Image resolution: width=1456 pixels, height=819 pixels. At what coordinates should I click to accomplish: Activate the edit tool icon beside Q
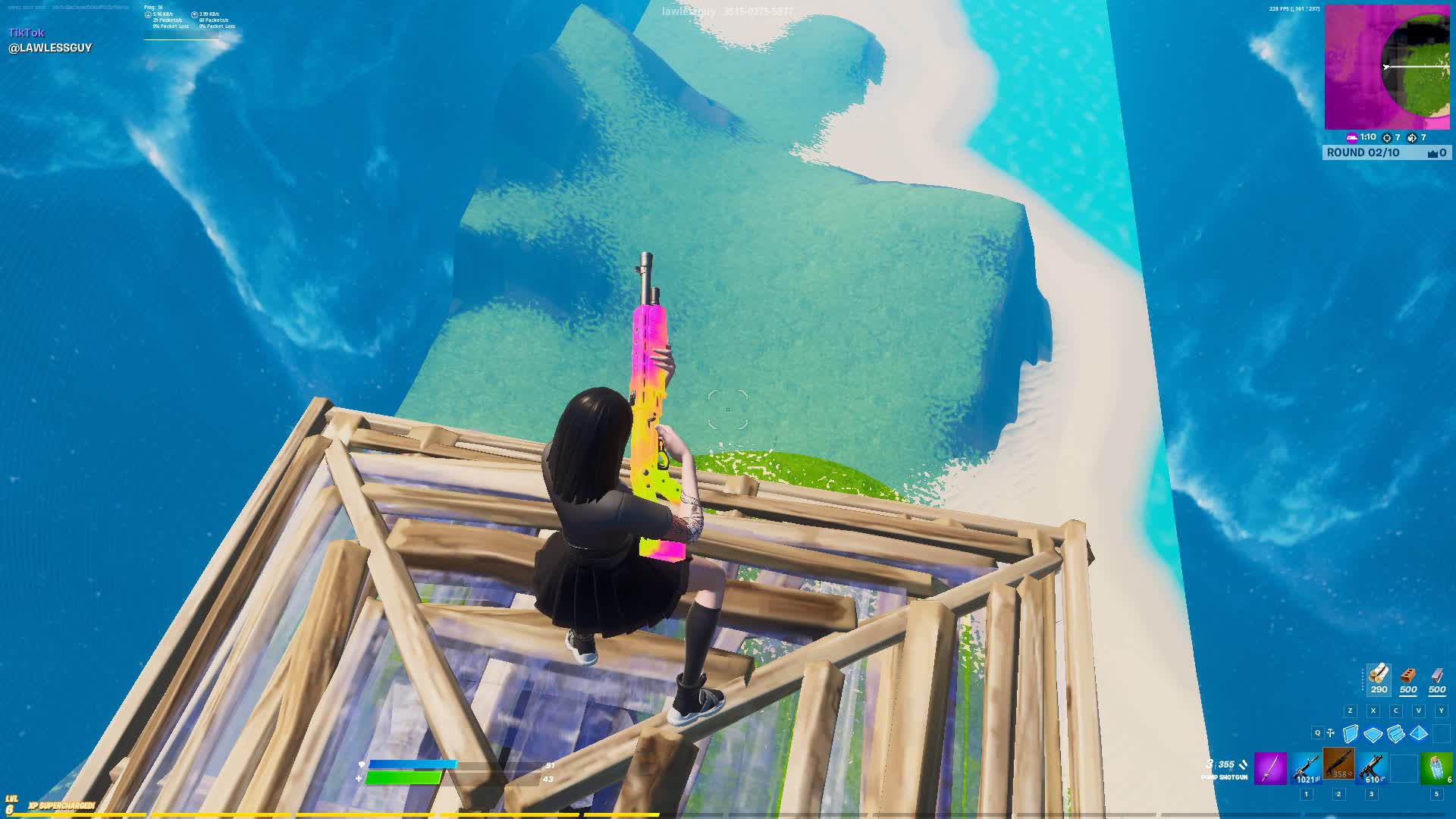(x=1329, y=733)
